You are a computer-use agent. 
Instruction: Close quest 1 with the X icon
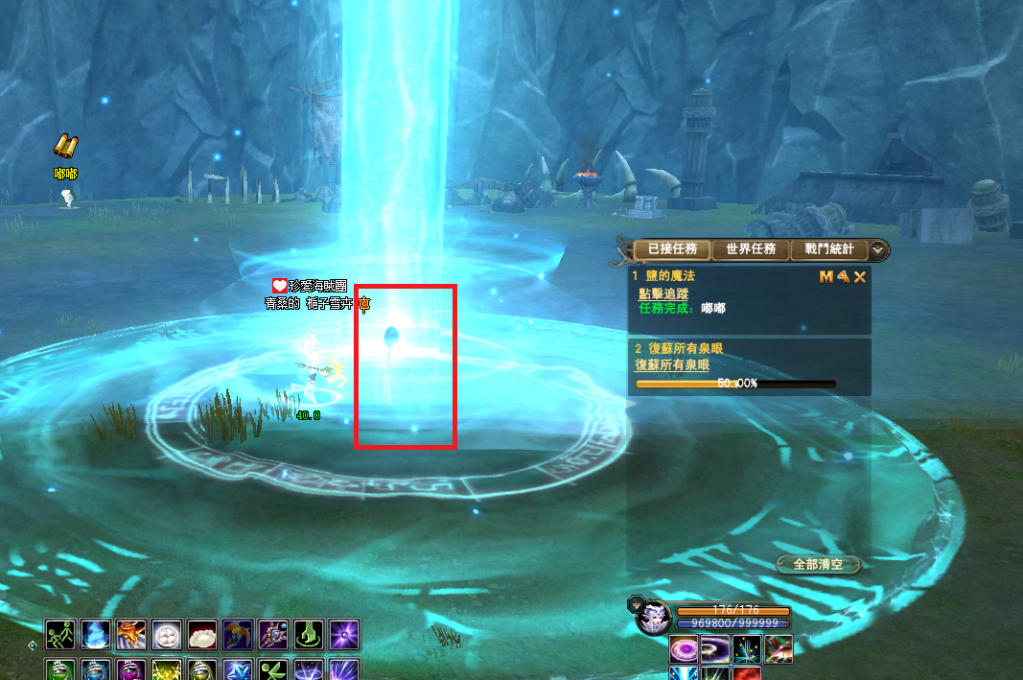point(859,276)
